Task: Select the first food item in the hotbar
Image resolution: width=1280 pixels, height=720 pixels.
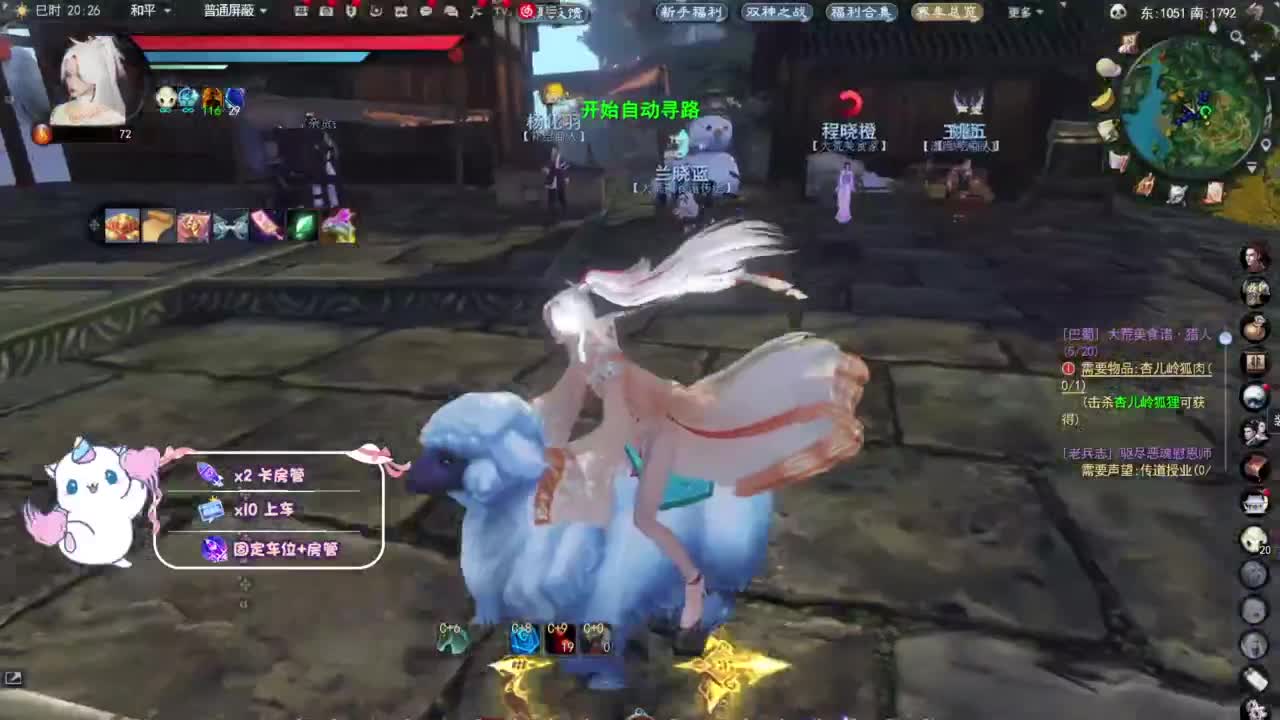Action: 119,224
